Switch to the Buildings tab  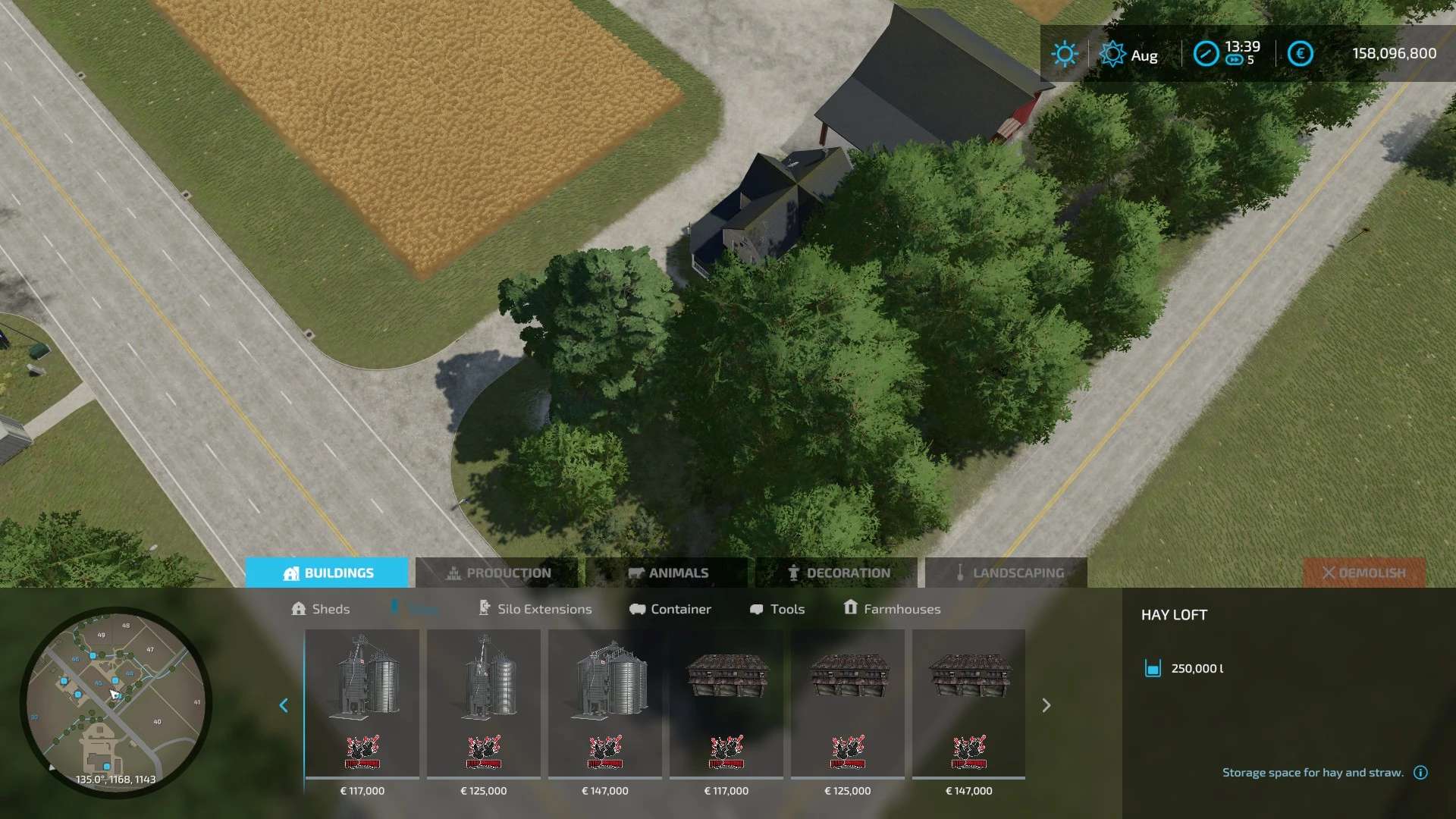[x=327, y=573]
